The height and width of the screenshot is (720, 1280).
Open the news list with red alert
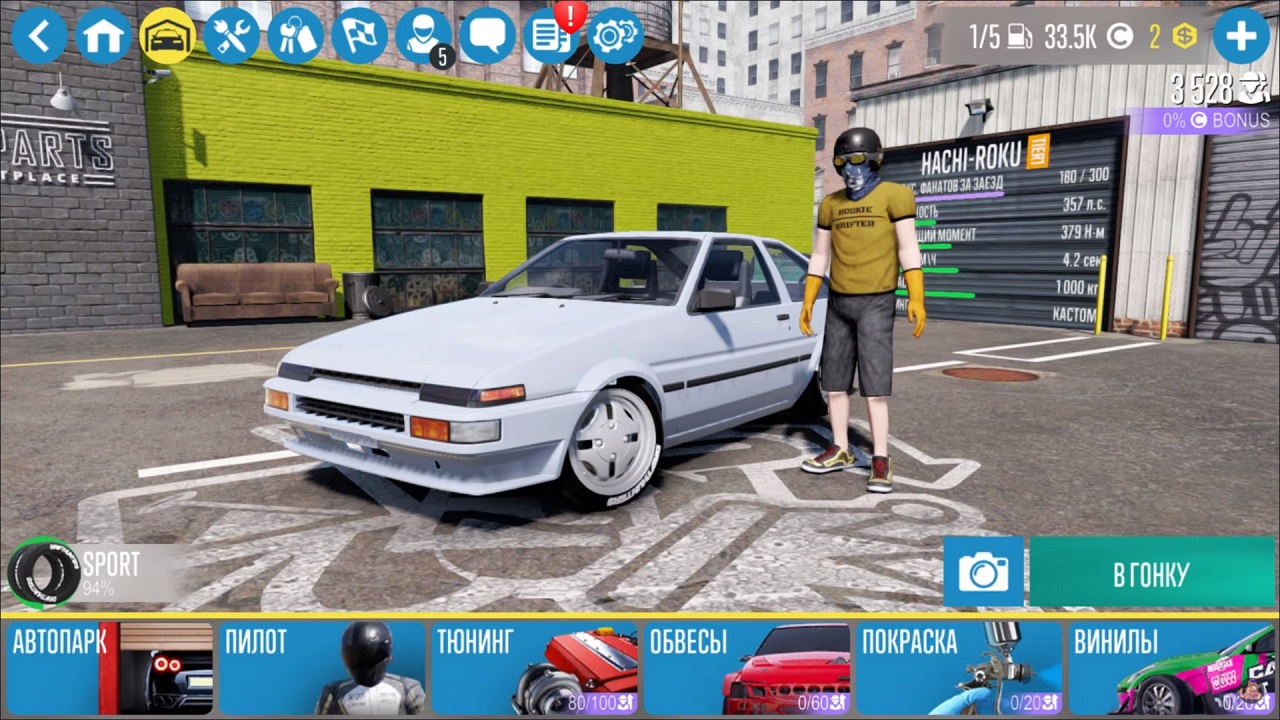552,37
